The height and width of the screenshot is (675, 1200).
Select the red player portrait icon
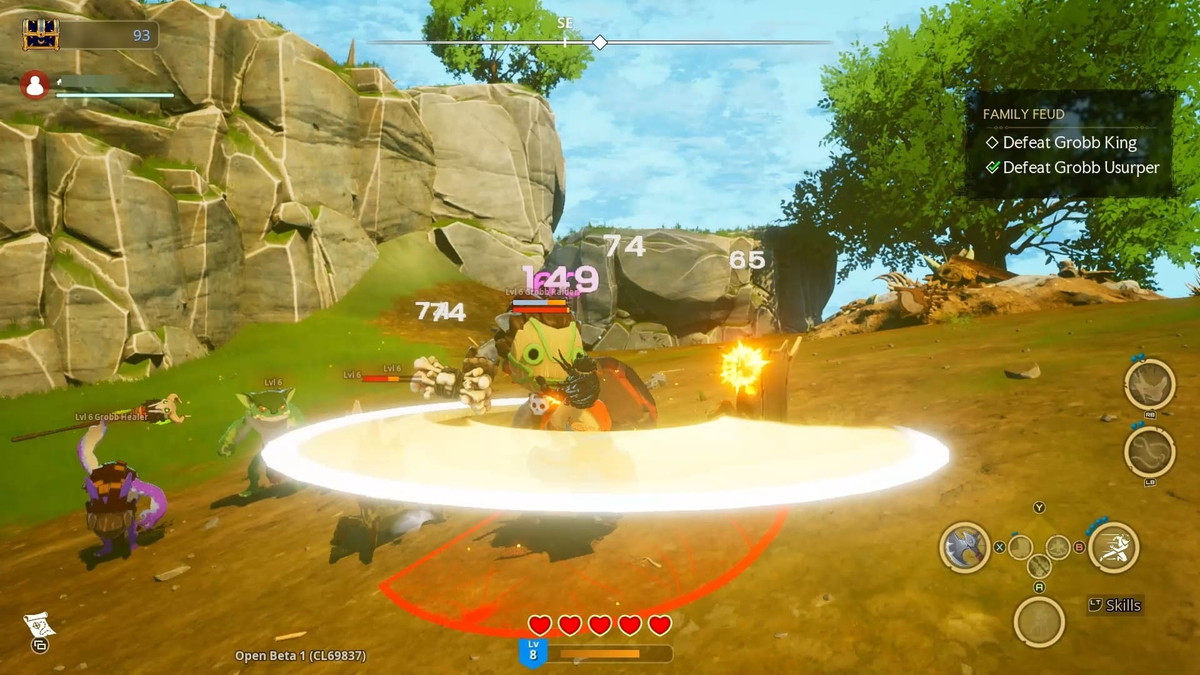coord(35,85)
